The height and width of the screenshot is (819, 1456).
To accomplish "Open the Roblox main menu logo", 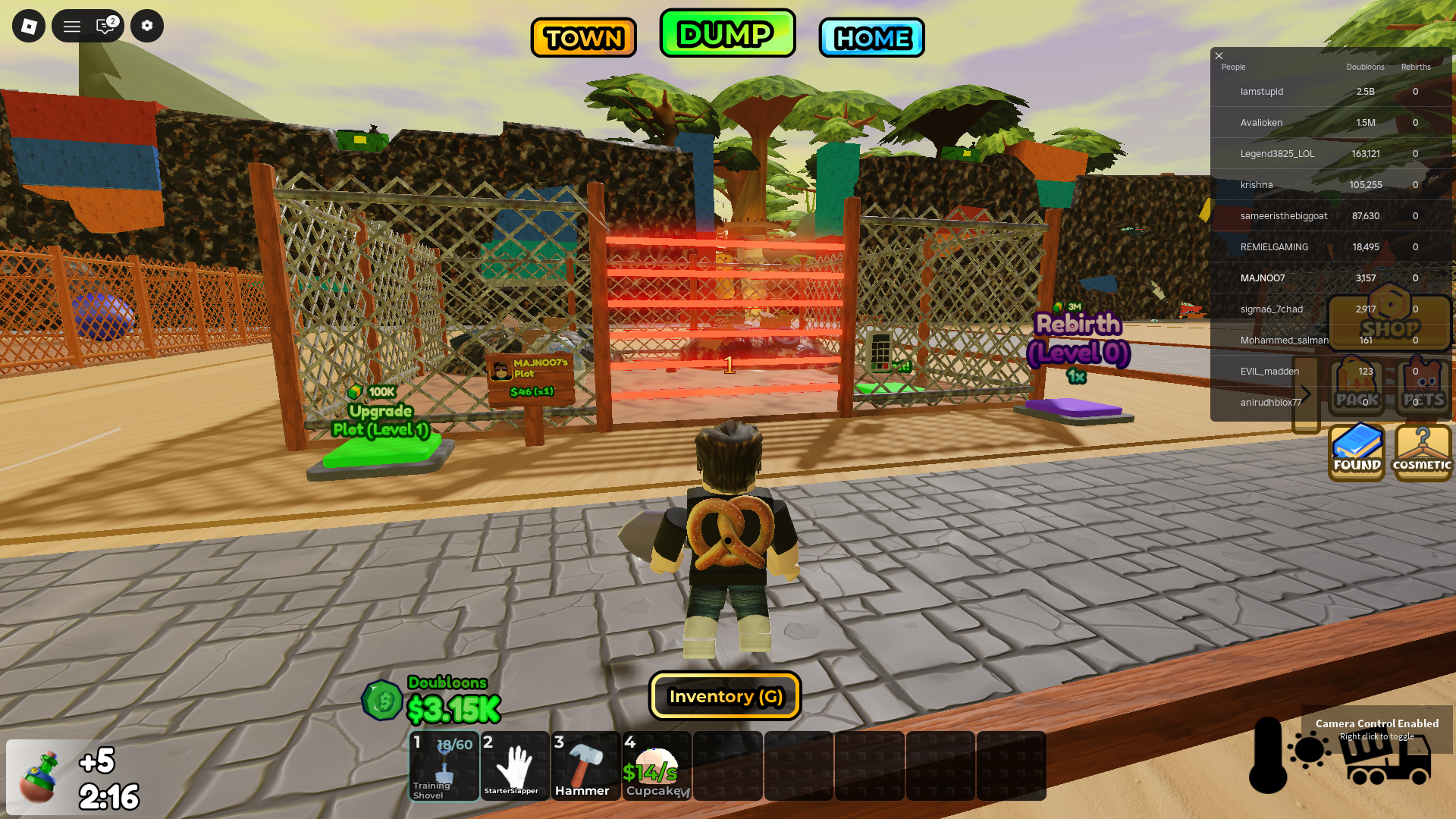I will click(29, 27).
